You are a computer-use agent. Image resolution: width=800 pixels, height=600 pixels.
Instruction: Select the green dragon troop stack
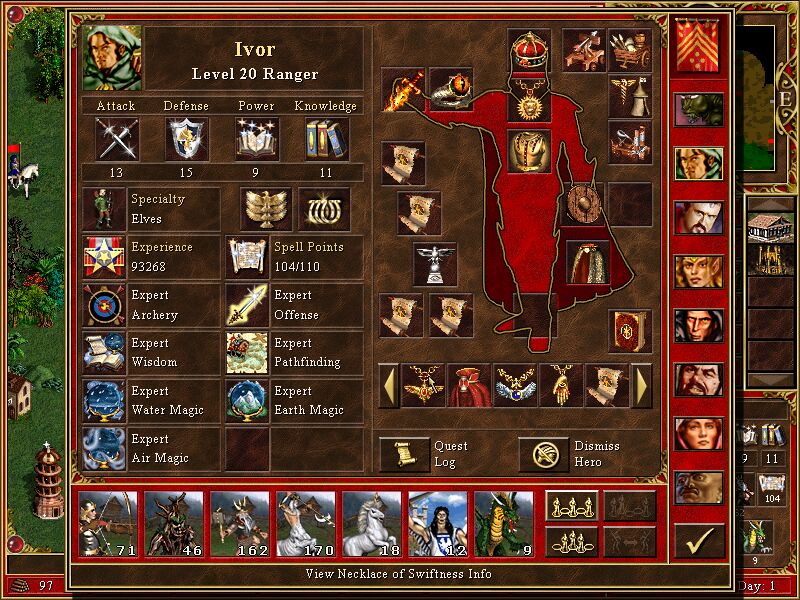tap(504, 523)
